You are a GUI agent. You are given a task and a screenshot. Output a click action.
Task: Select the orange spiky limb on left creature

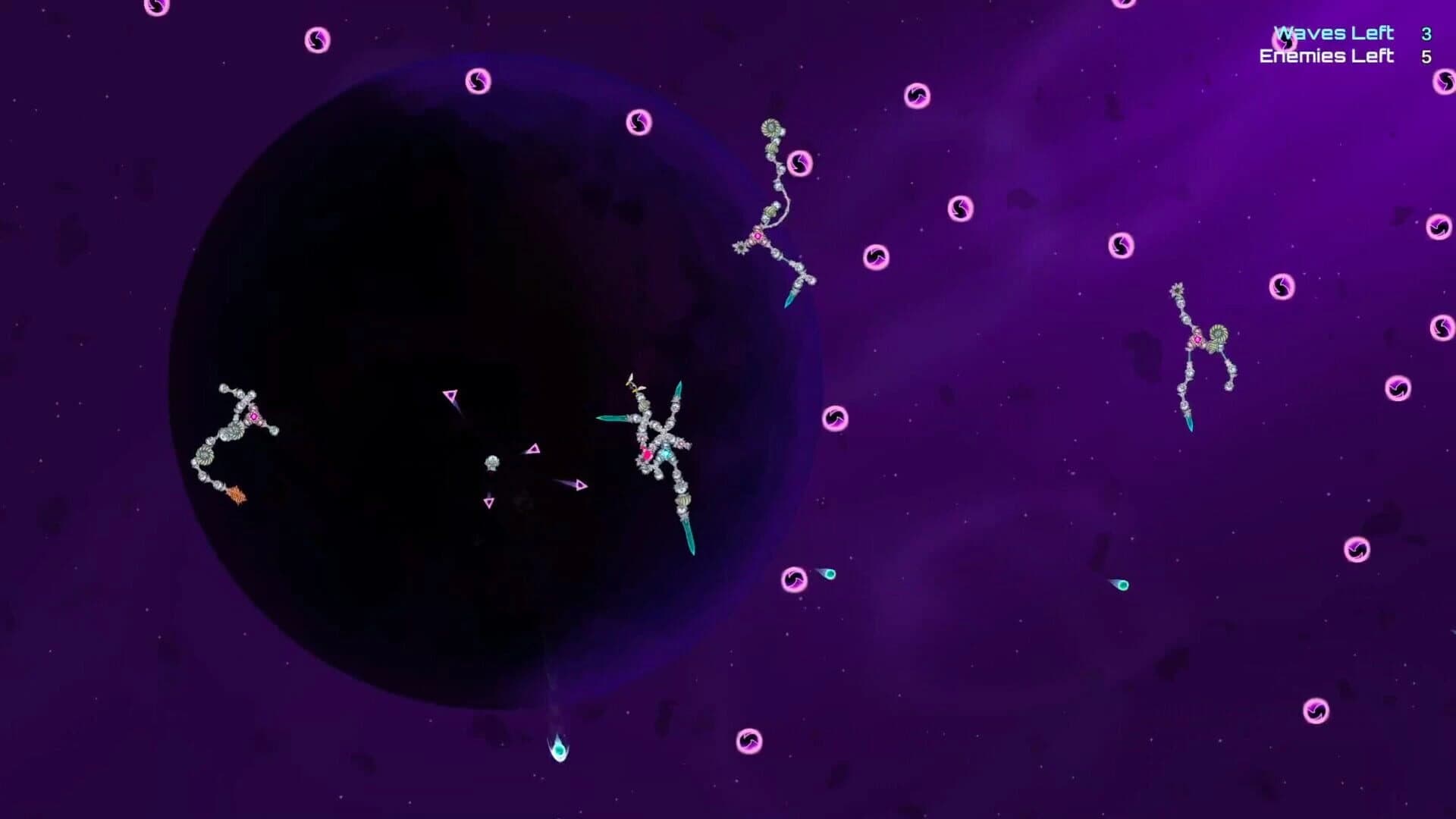tap(237, 494)
